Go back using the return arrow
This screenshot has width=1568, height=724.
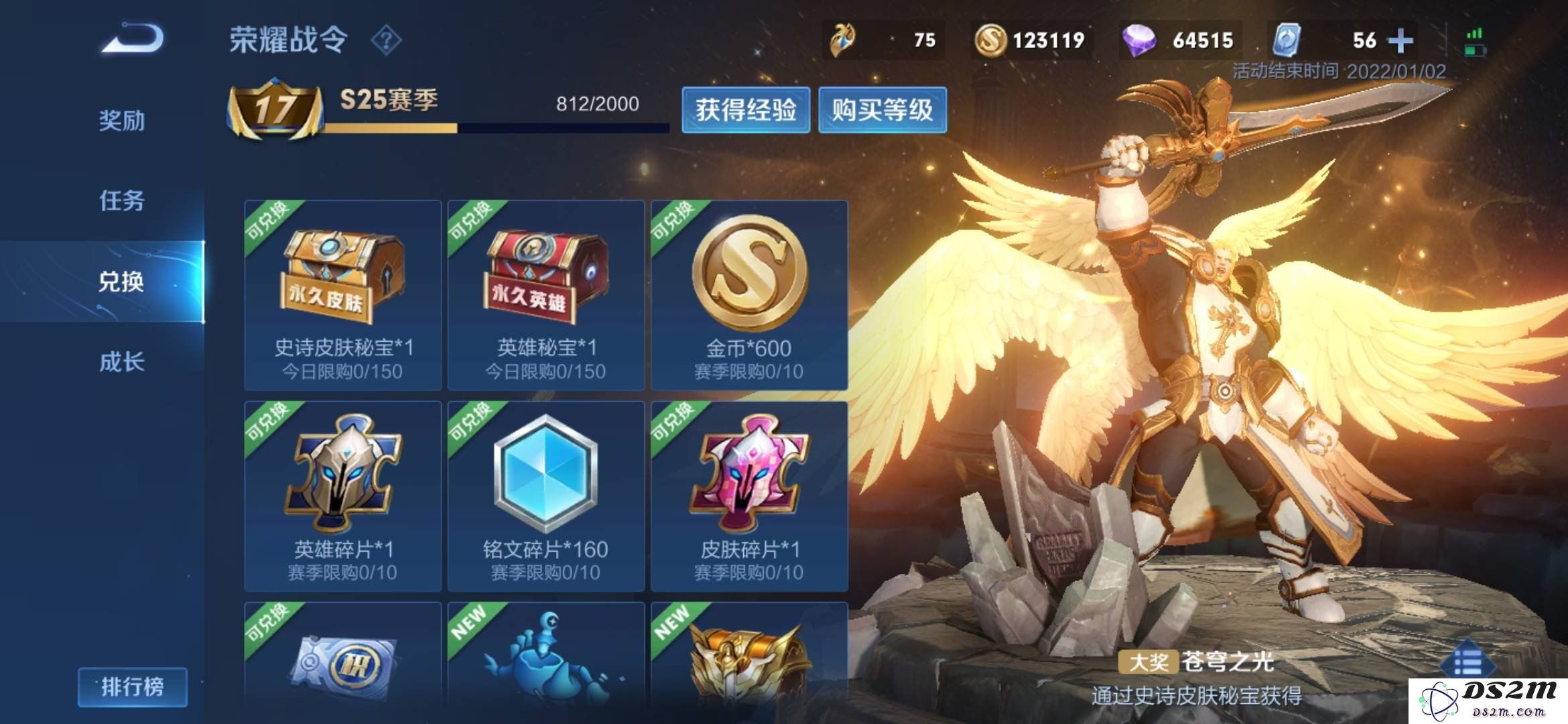coord(133,38)
